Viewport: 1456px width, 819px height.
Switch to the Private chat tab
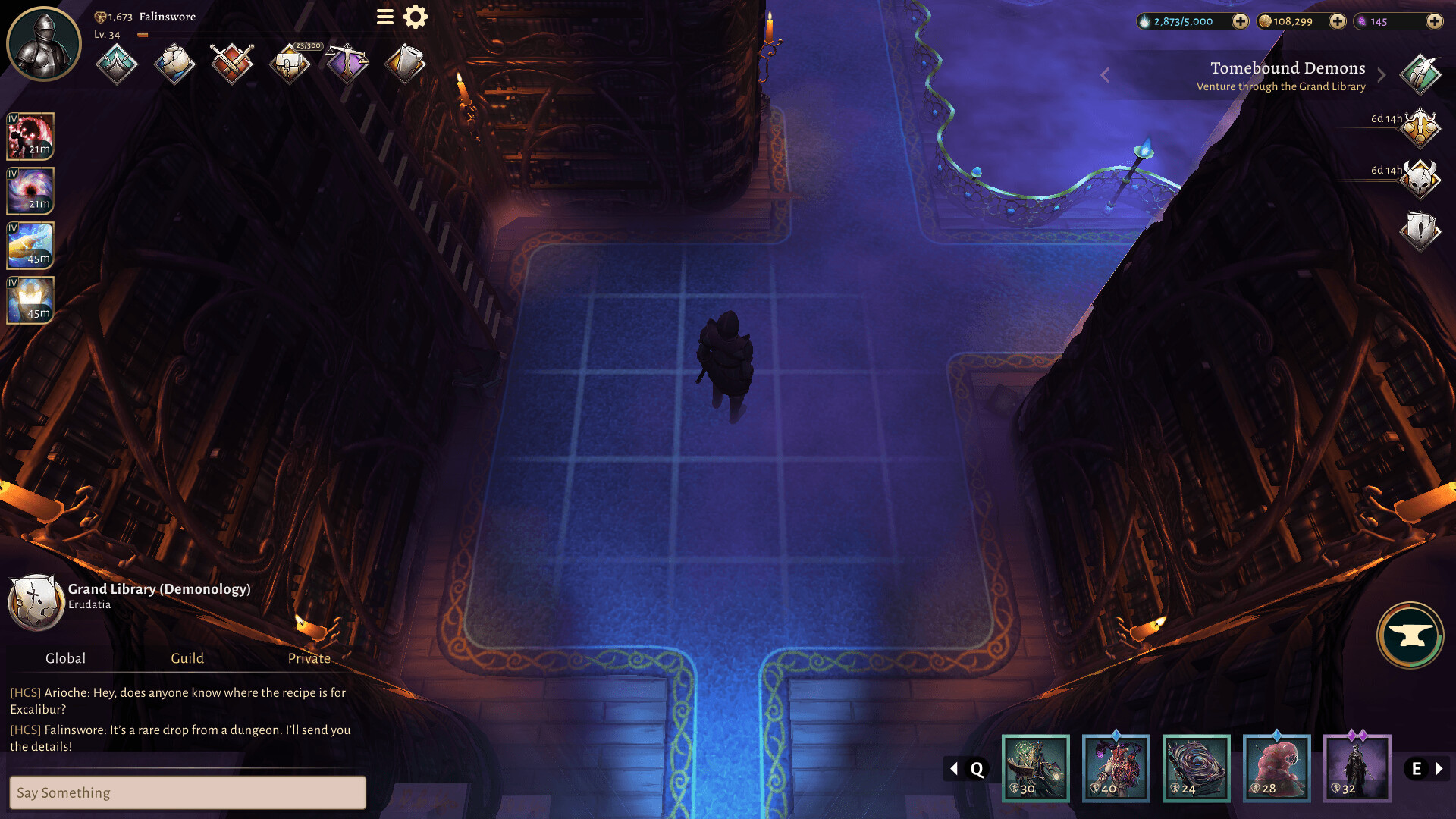tap(309, 658)
